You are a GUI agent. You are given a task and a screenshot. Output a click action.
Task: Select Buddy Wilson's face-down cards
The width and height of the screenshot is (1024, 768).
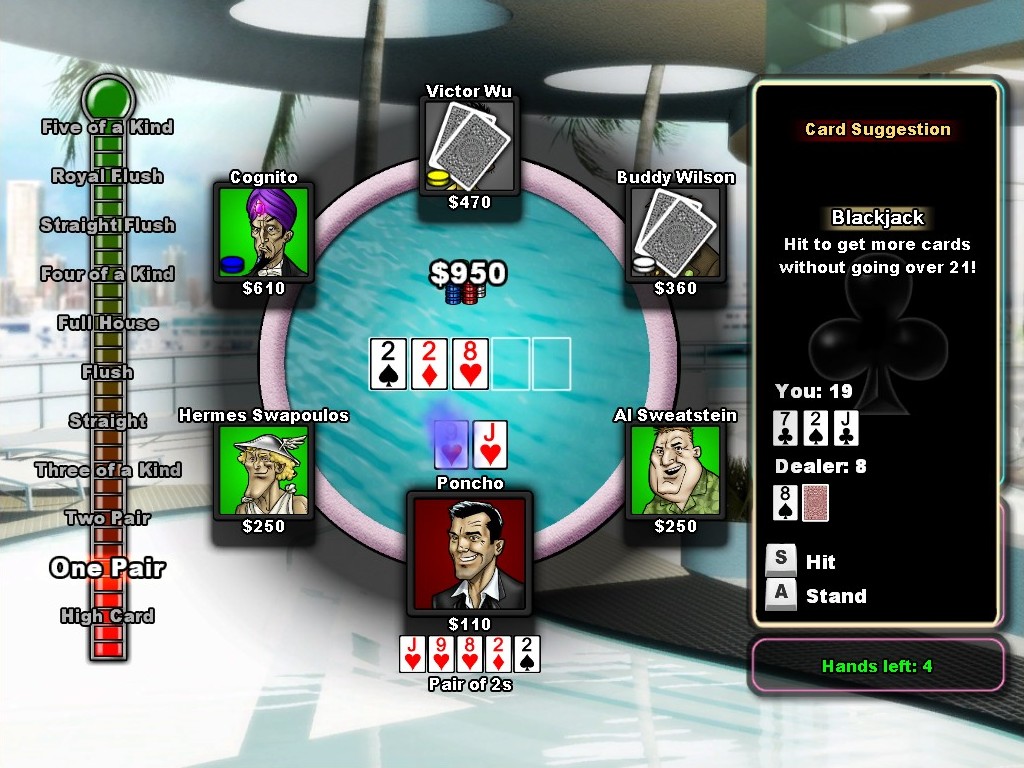click(675, 233)
